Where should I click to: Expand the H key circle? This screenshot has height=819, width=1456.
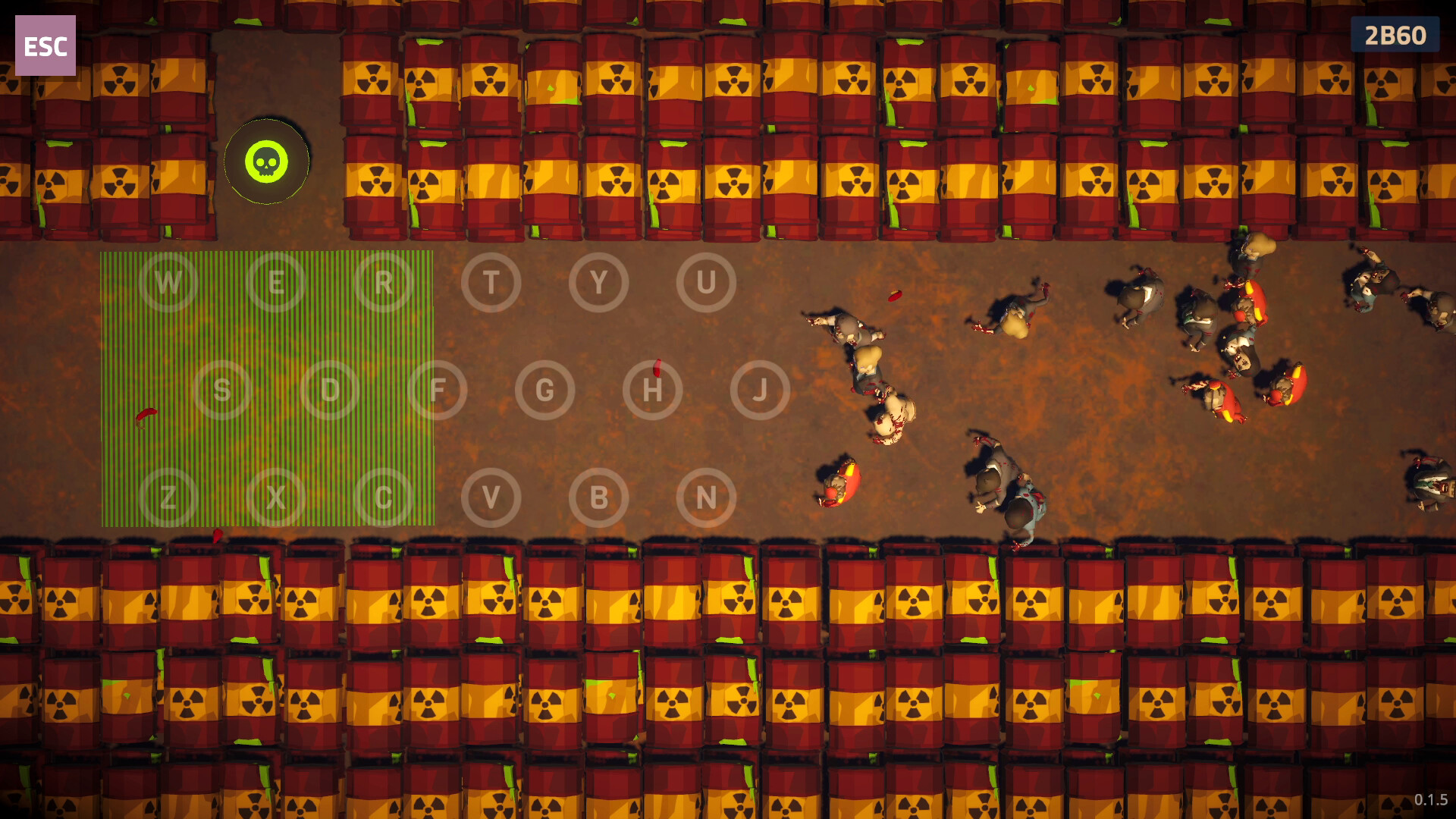click(653, 390)
